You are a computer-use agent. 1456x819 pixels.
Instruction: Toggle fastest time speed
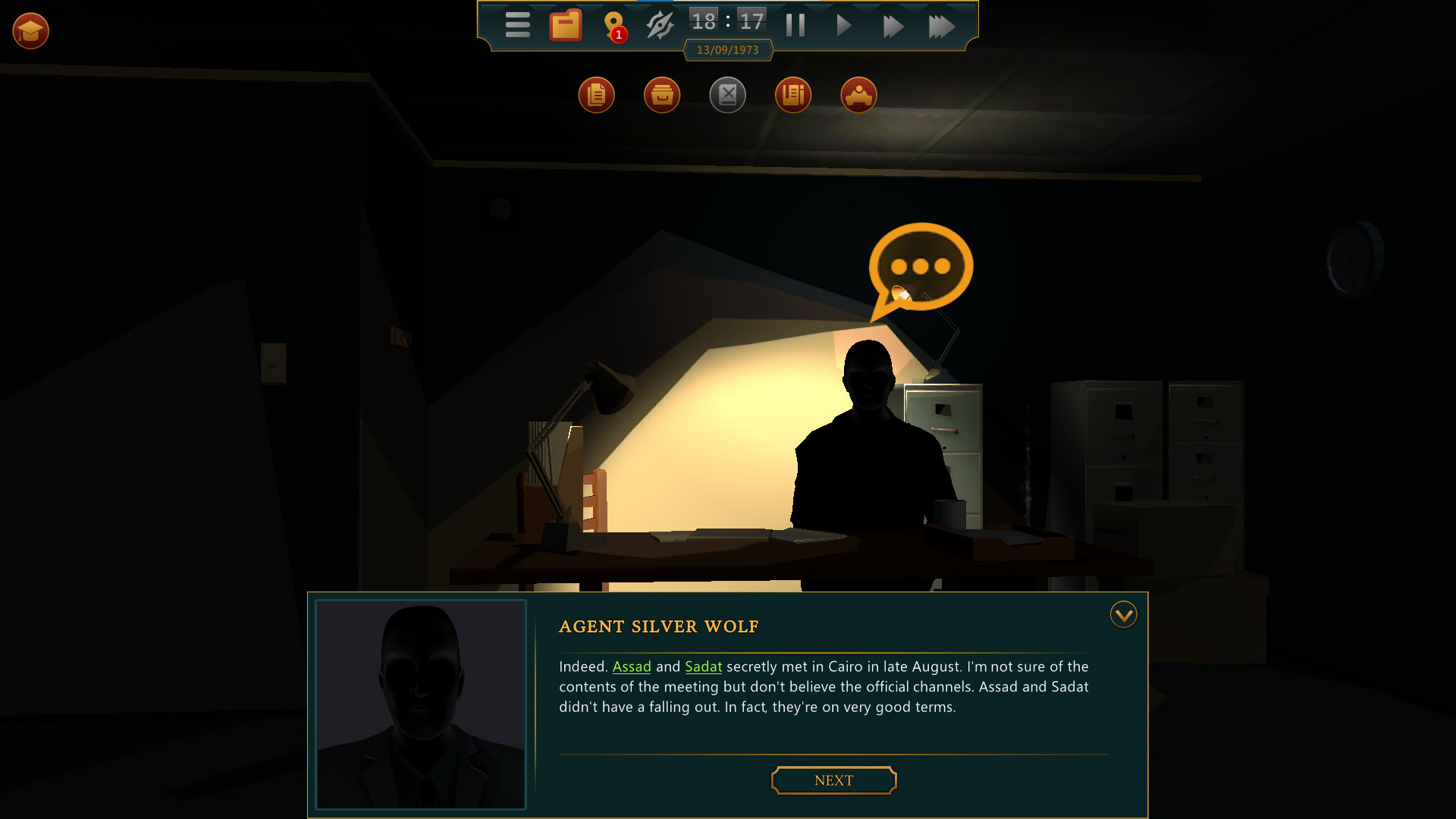click(942, 25)
